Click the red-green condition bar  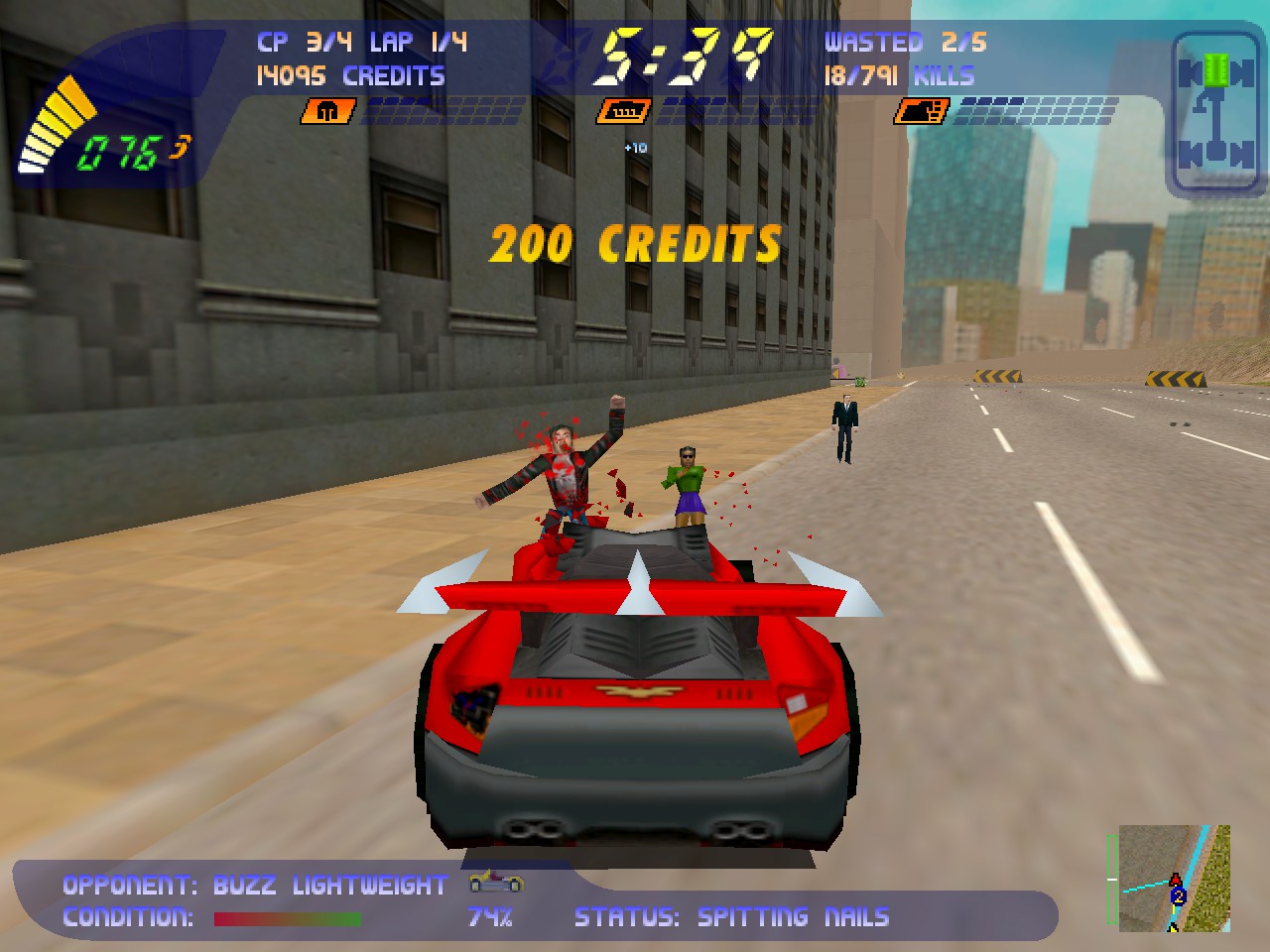point(288,919)
